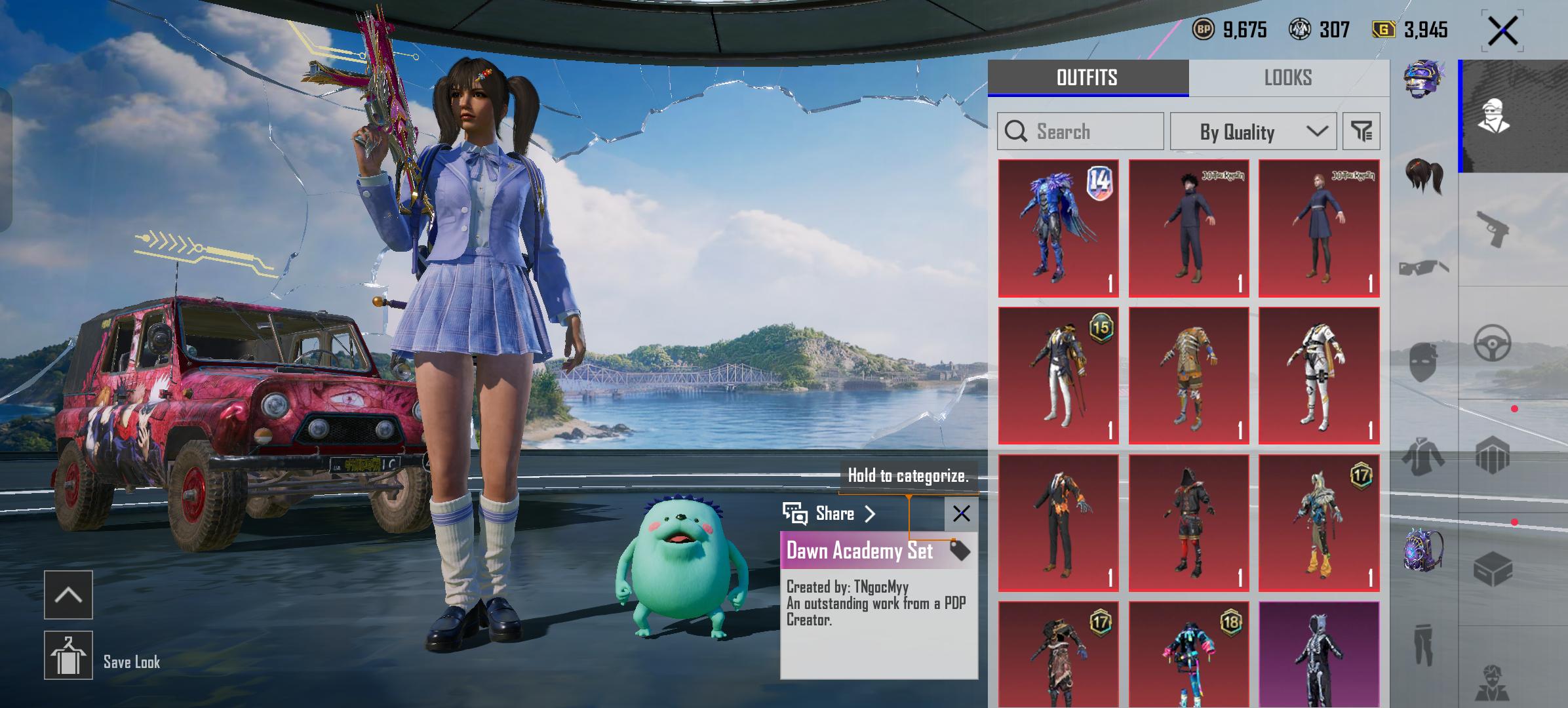Viewport: 1568px width, 708px height.
Task: Select the purple skeleton suit outfit
Action: (x=1318, y=654)
